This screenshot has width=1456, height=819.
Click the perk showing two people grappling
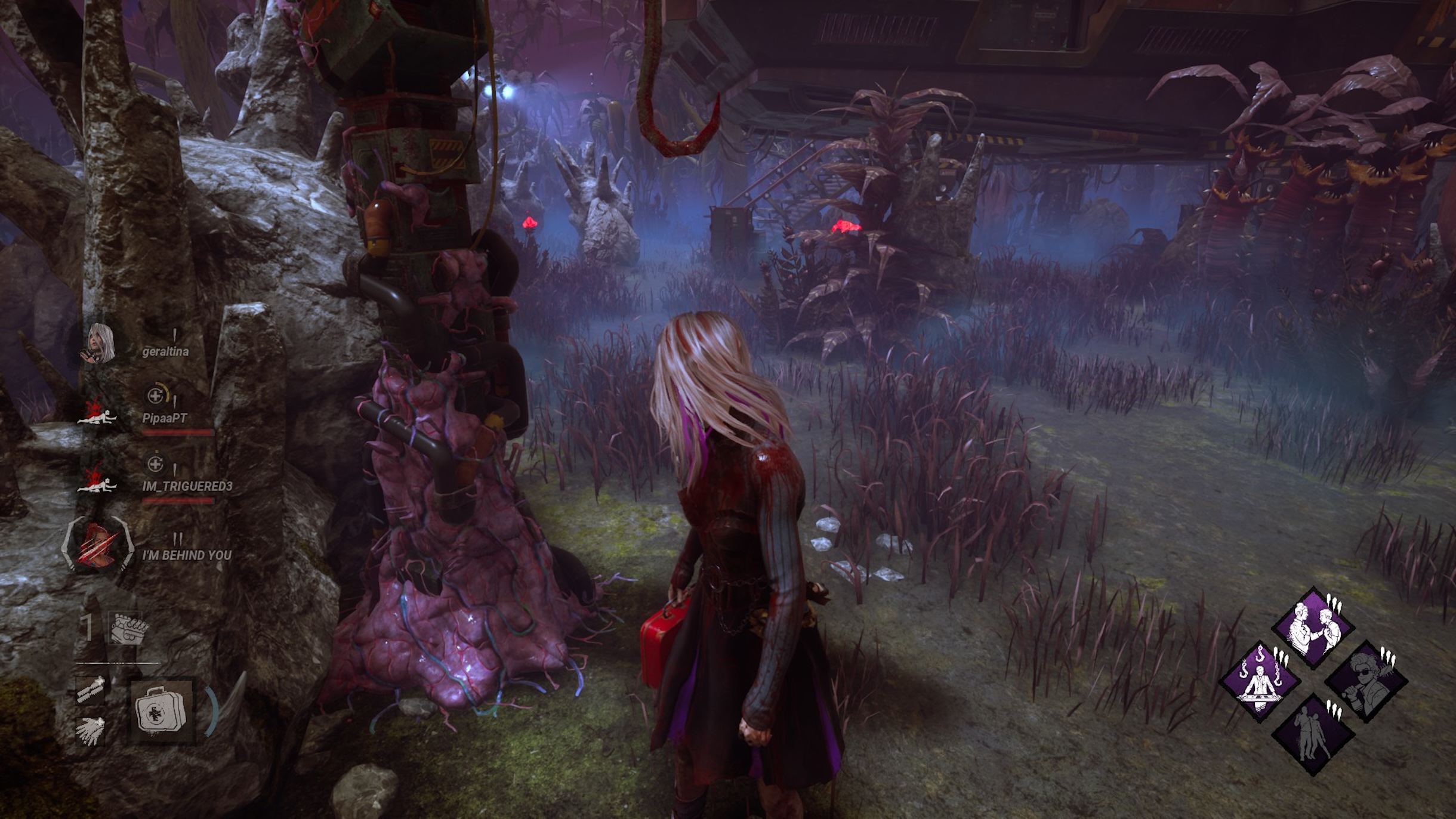pyautogui.click(x=1313, y=628)
